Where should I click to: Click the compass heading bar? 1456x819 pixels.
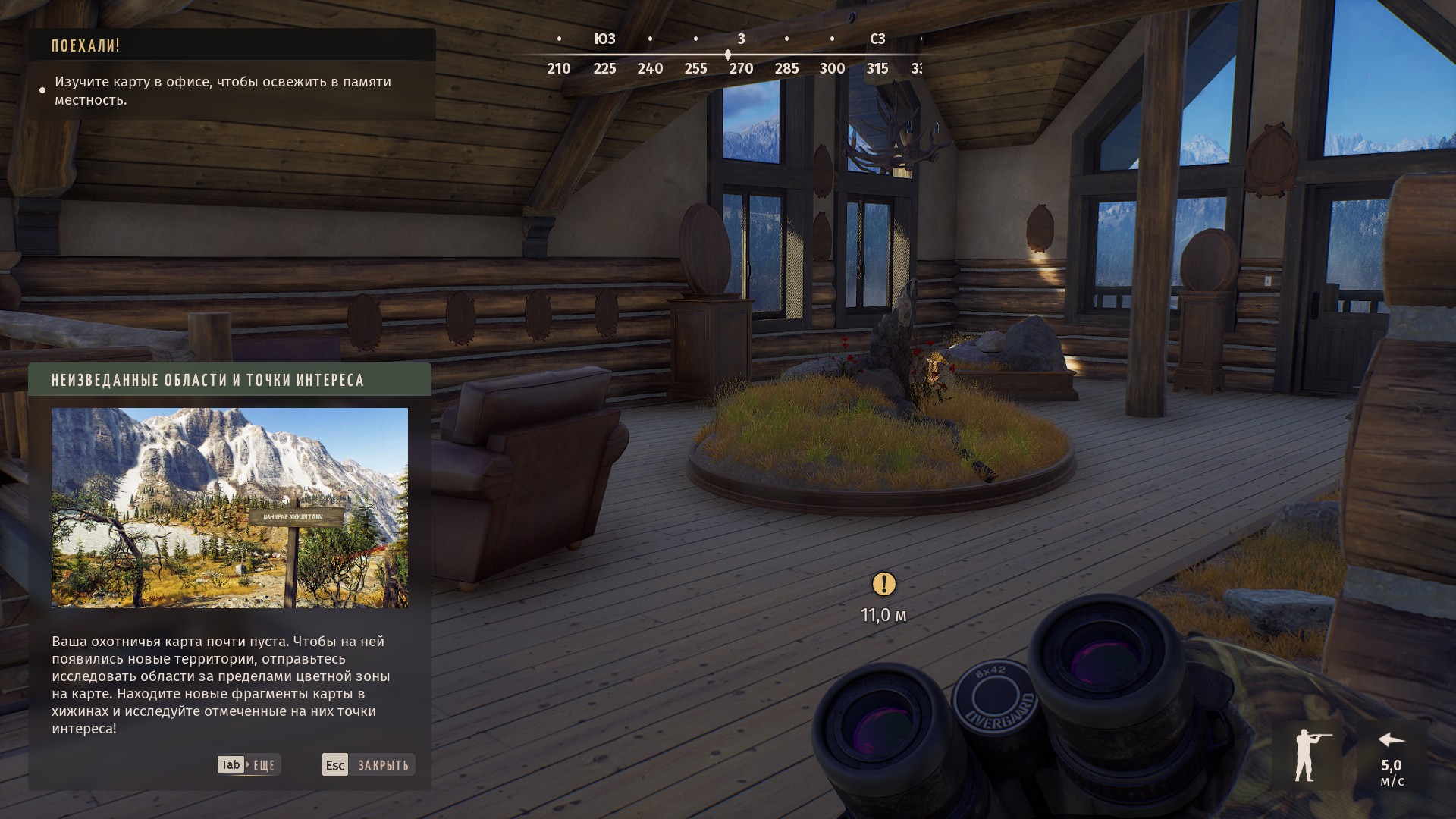727,55
